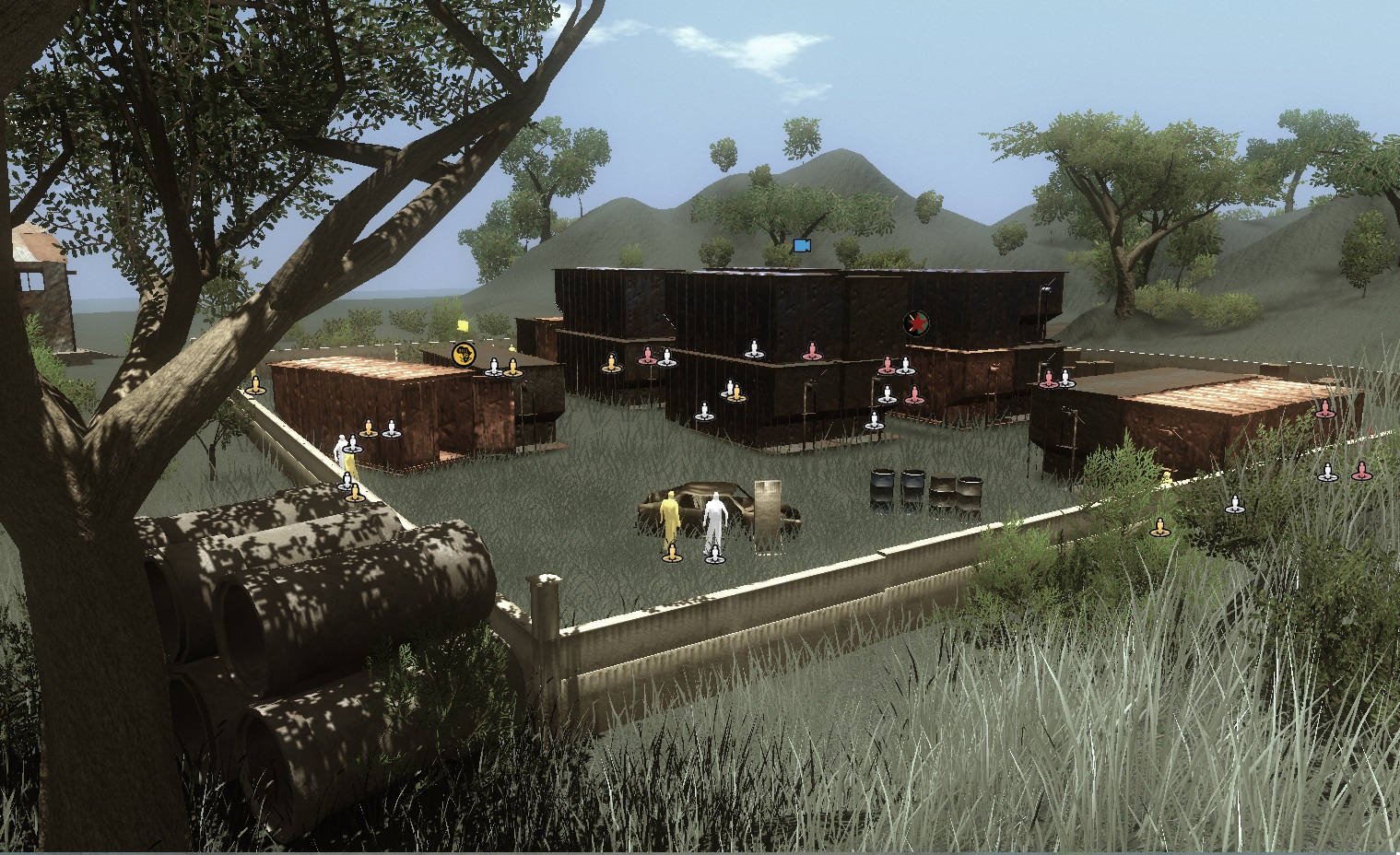Select the red star faction emblem
The image size is (1400, 855).
[x=916, y=322]
